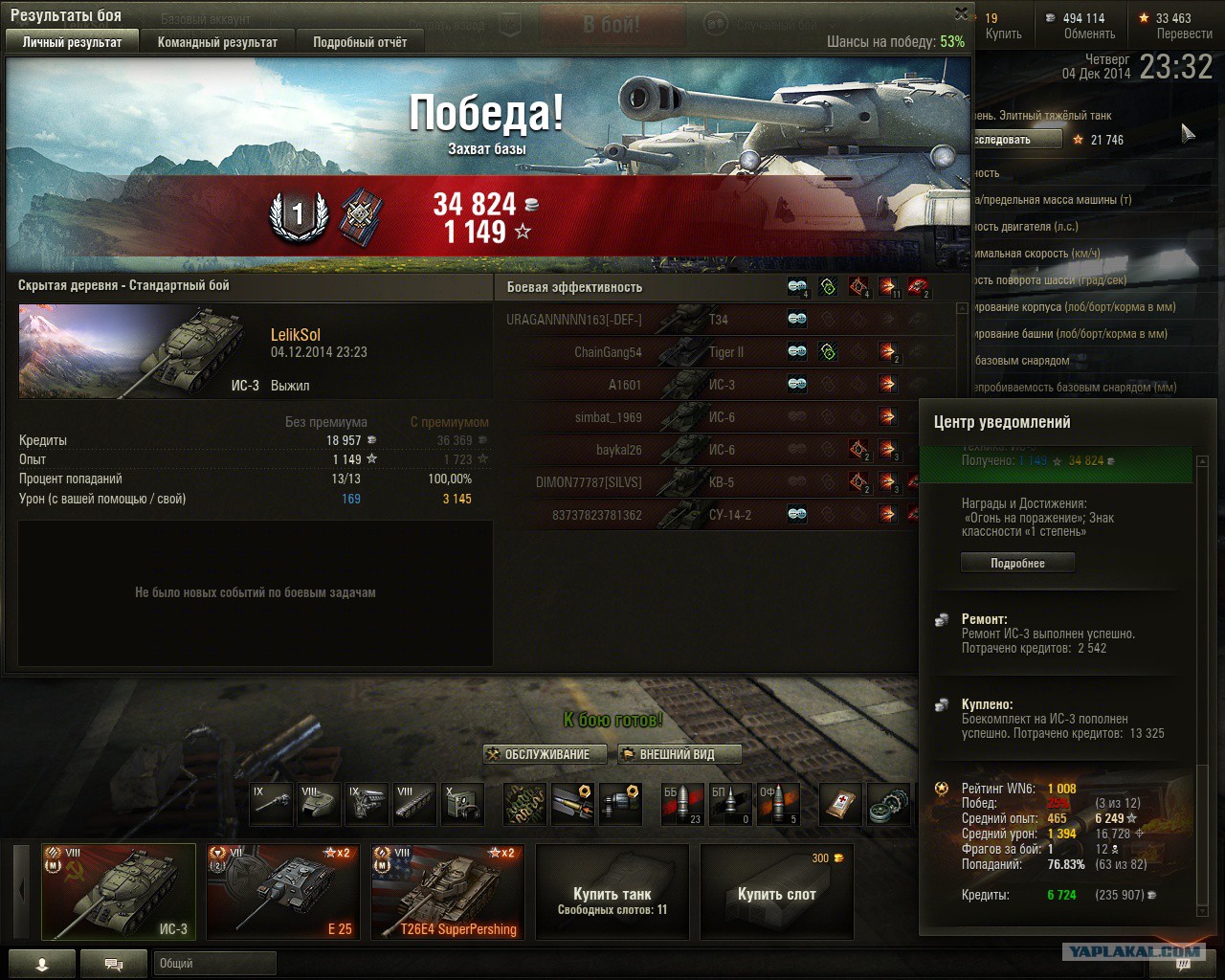Image resolution: width=1225 pixels, height=980 pixels.
Task: Select the ББ armor-piercing shell slot
Action: (682, 804)
